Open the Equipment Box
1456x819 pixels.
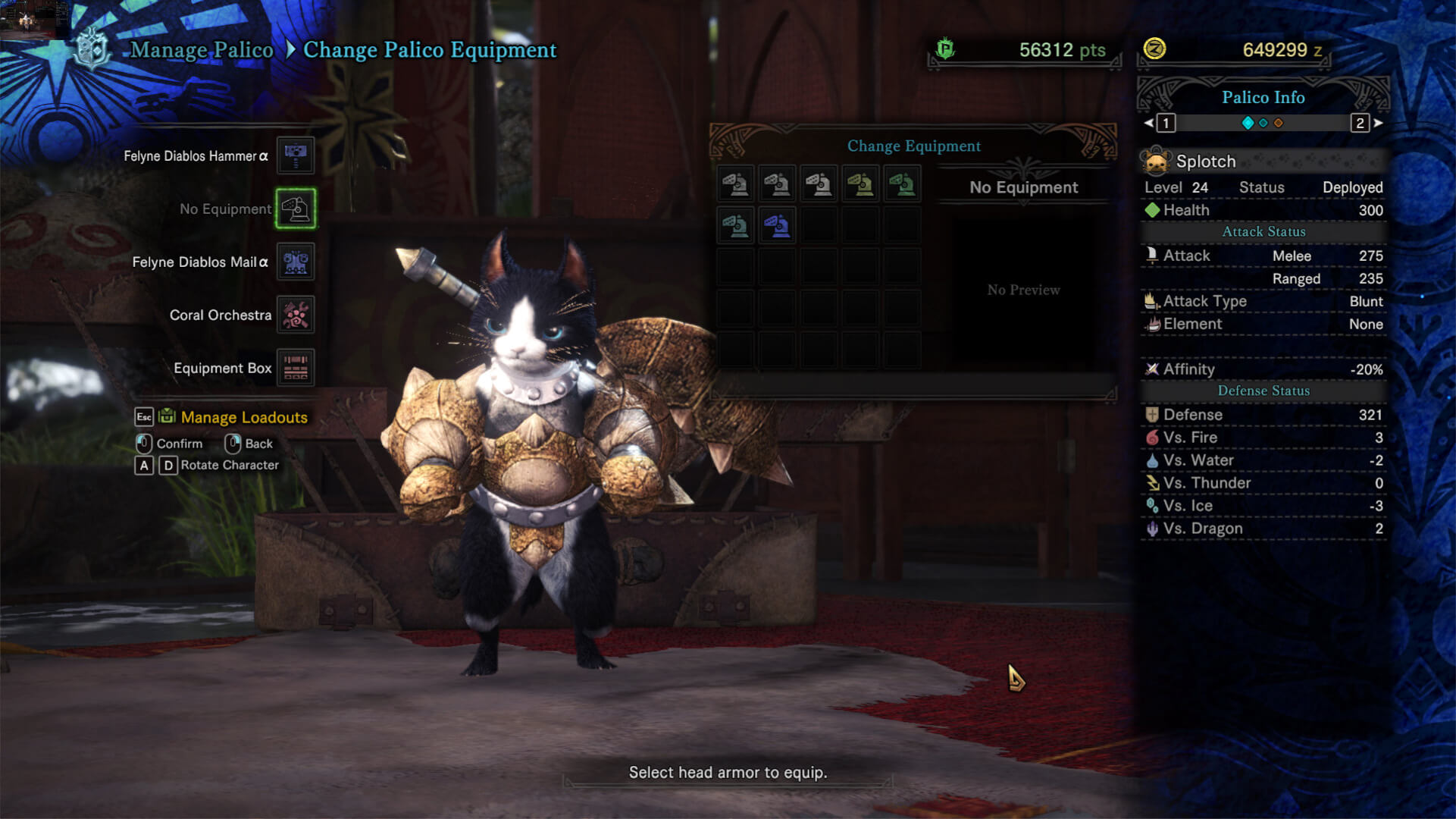point(295,368)
